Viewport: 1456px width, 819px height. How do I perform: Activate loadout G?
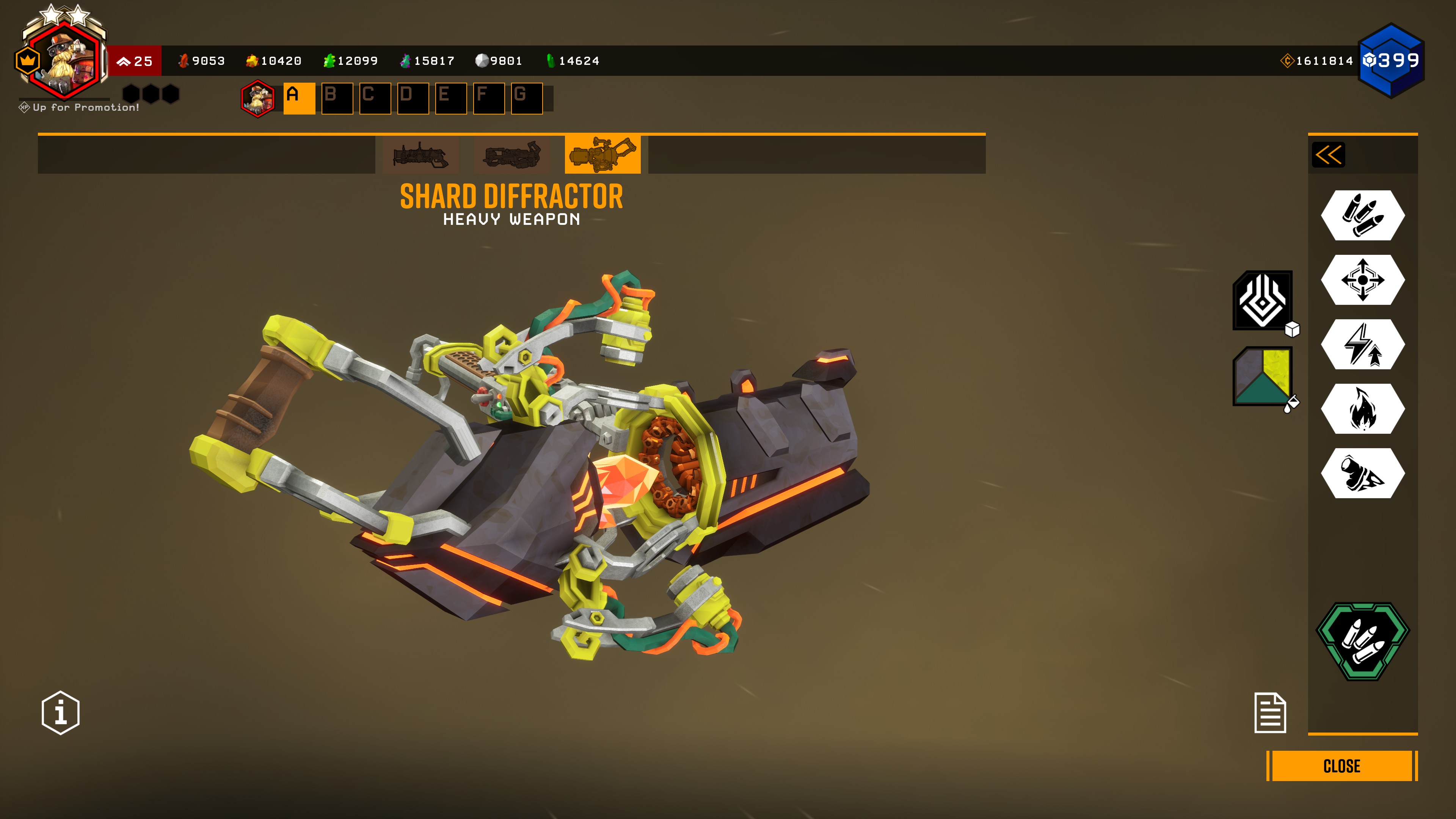(x=526, y=98)
